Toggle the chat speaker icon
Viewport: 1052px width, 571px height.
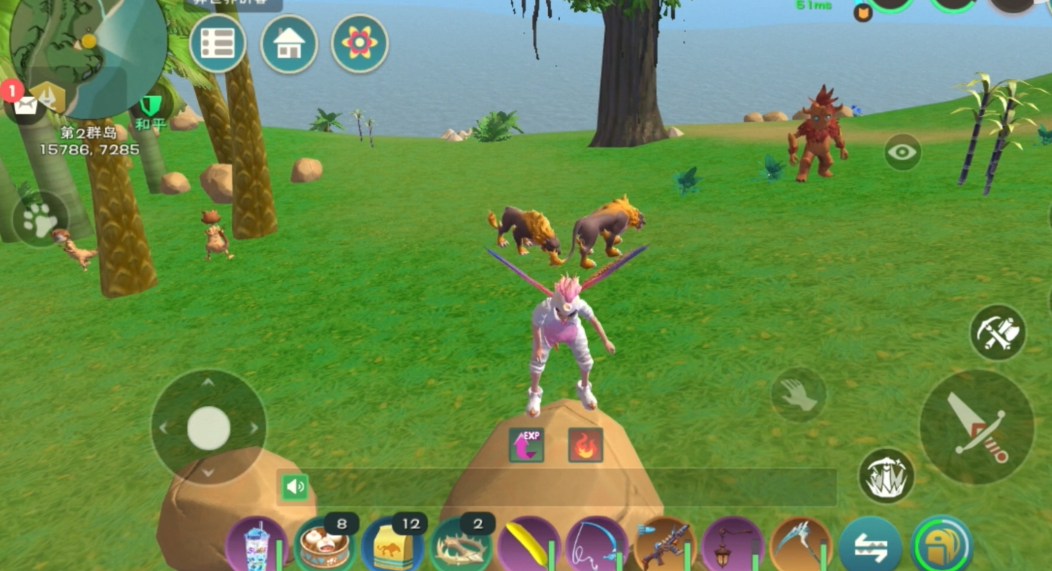tap(295, 487)
